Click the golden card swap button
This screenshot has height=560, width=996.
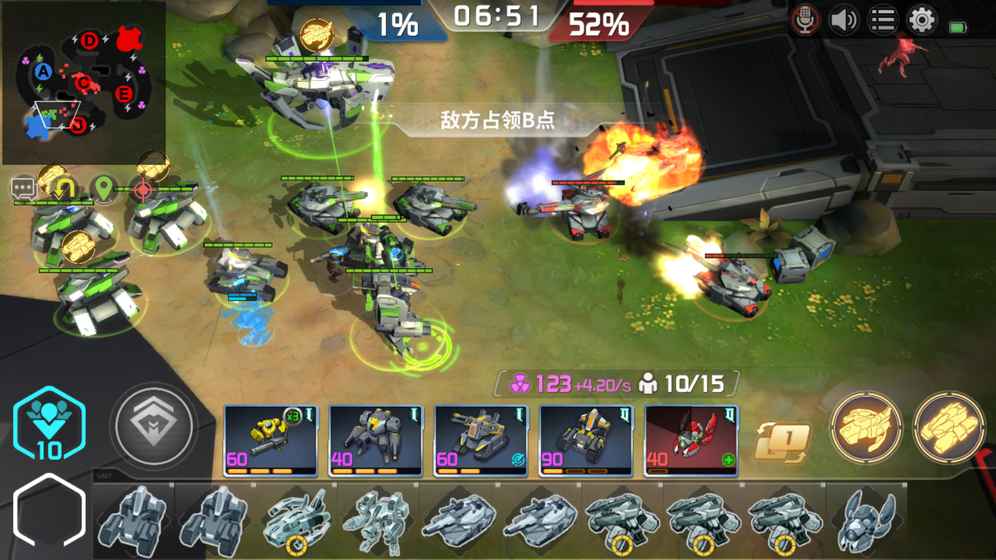coord(782,442)
